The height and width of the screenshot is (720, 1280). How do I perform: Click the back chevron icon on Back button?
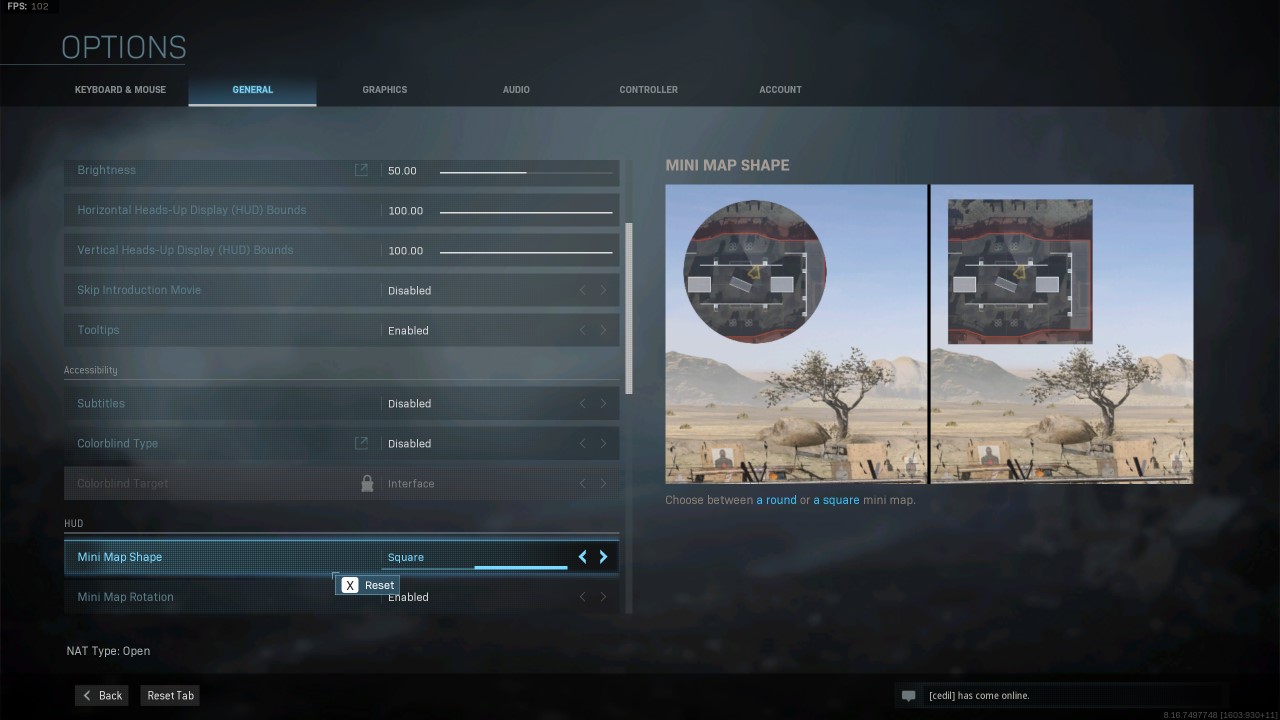[85, 695]
